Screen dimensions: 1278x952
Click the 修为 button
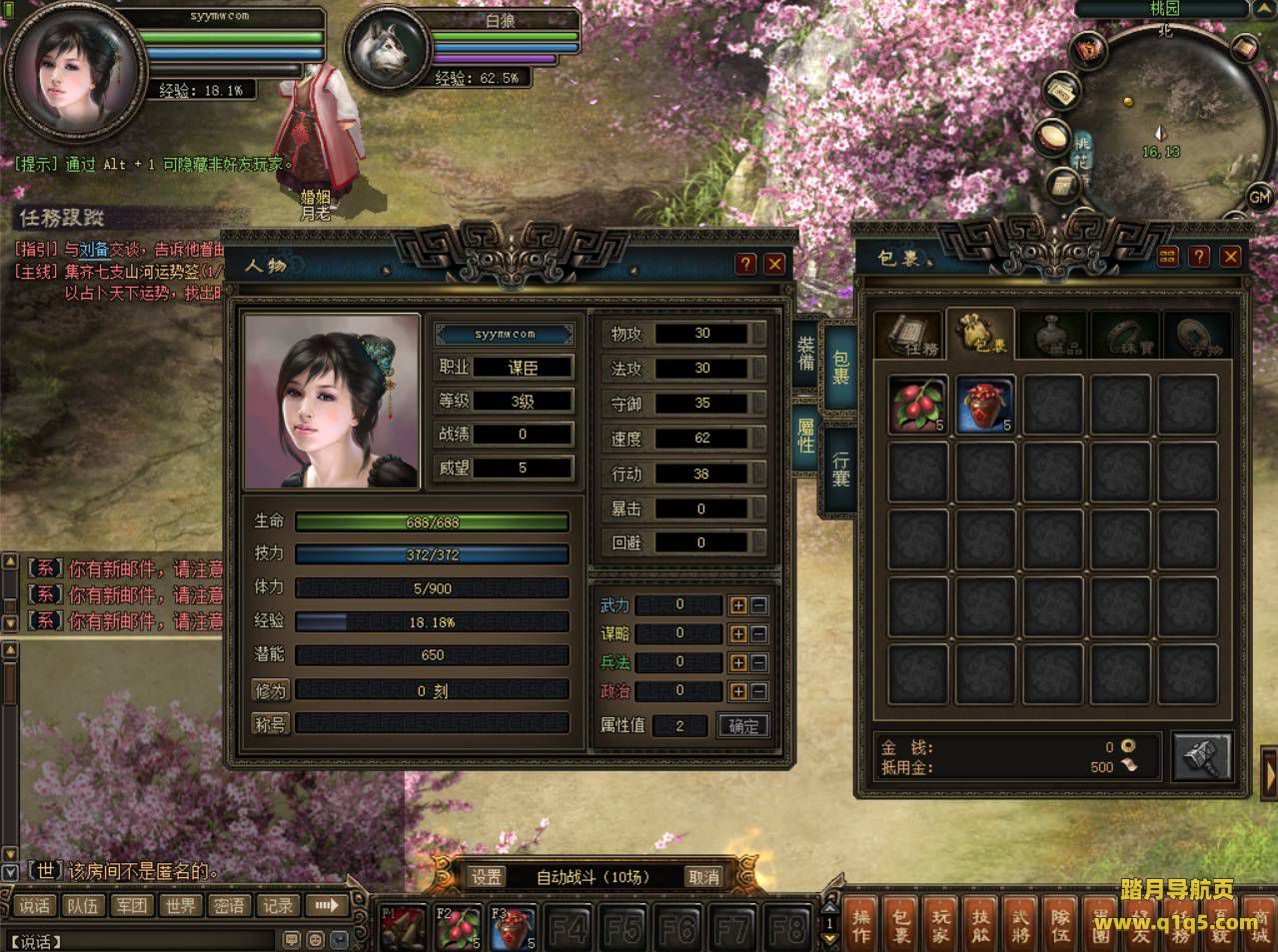tap(271, 690)
